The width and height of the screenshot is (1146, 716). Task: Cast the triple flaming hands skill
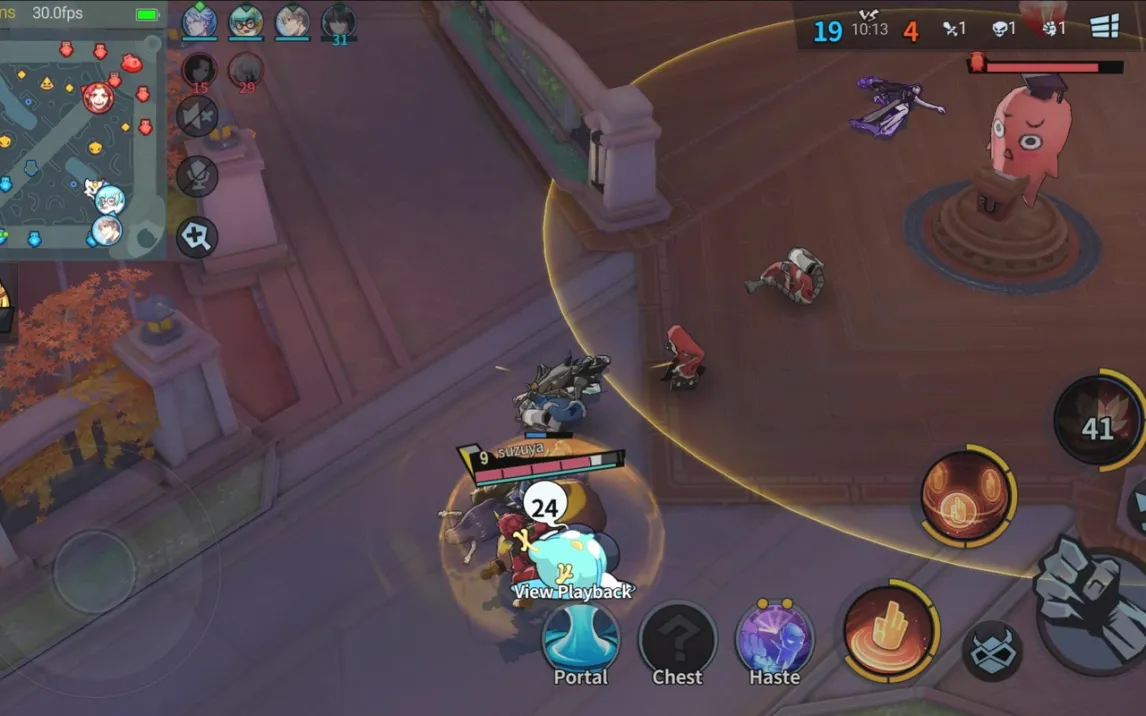[967, 495]
